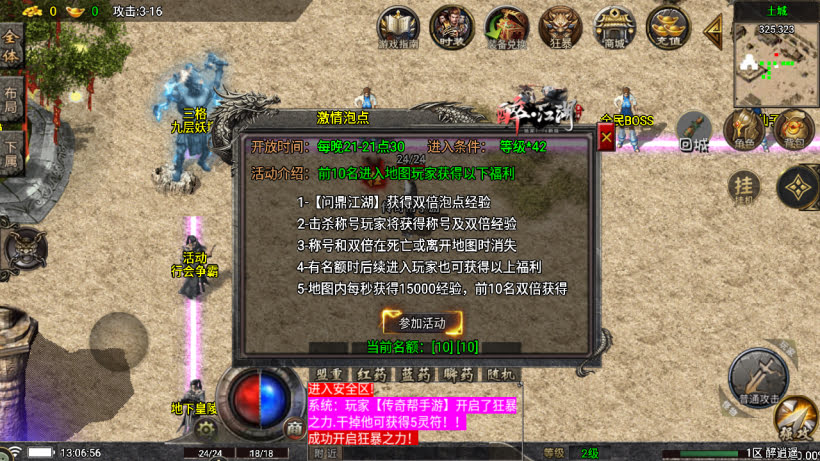
Task: Join the activity with 参加活动 button
Action: point(422,322)
